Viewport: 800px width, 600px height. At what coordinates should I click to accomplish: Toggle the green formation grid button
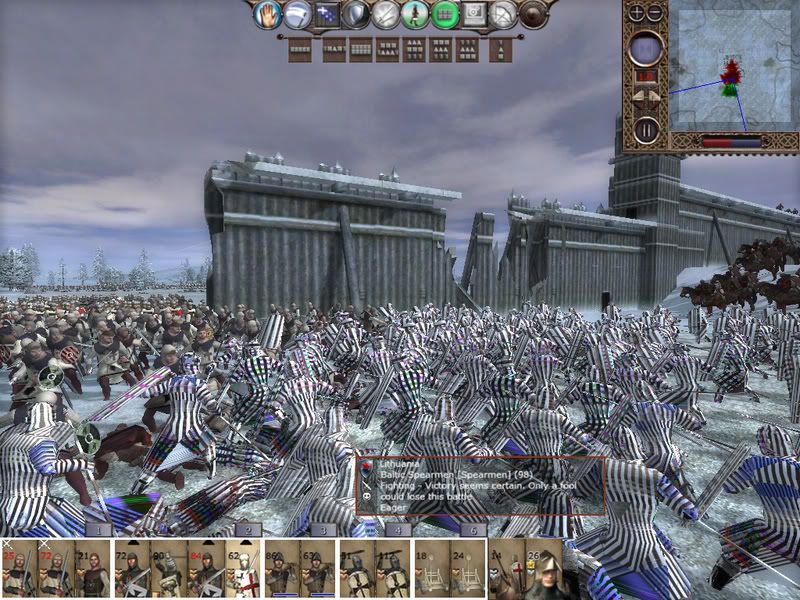pyautogui.click(x=445, y=14)
